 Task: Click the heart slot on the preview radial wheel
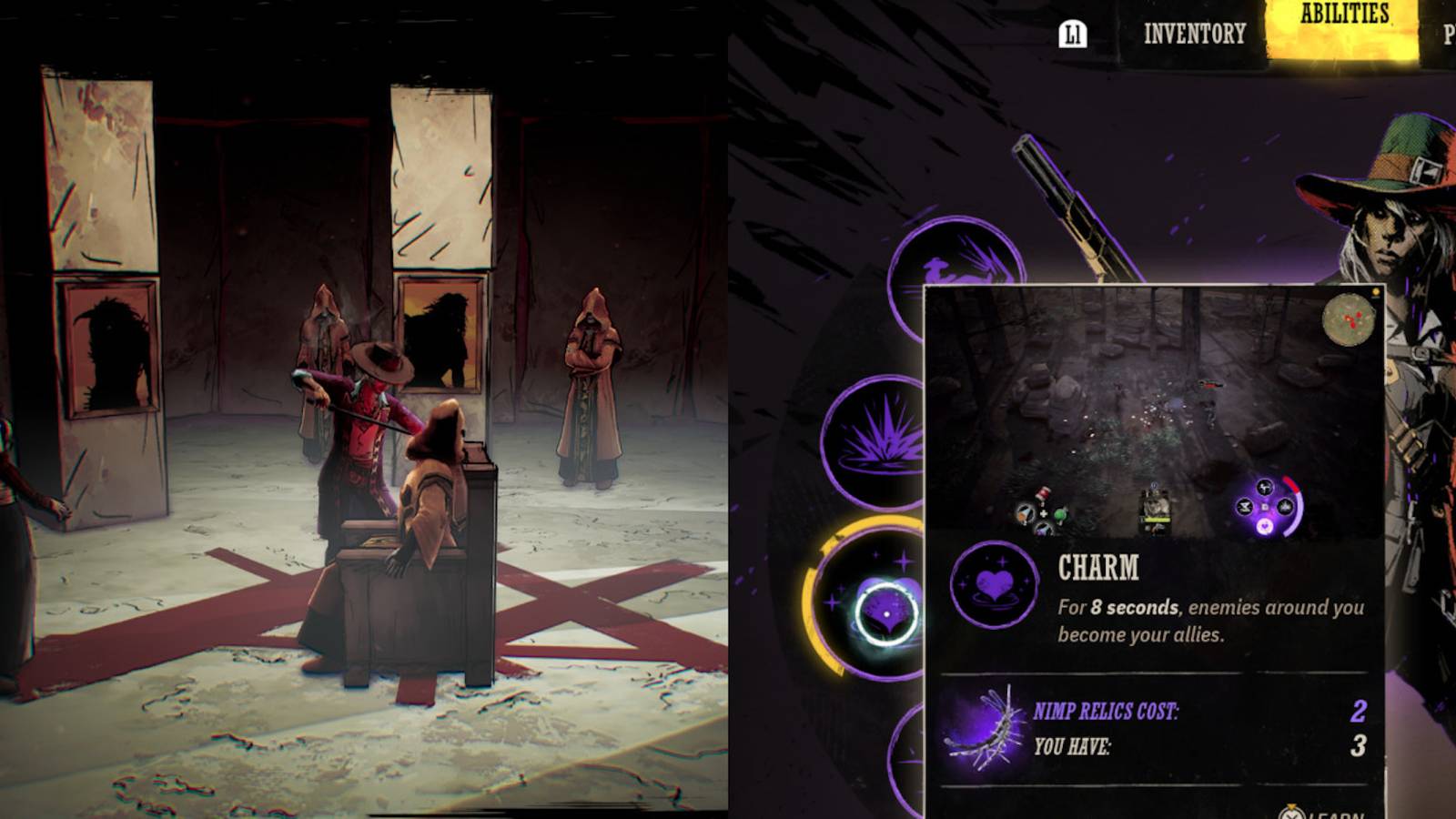[x=1266, y=526]
